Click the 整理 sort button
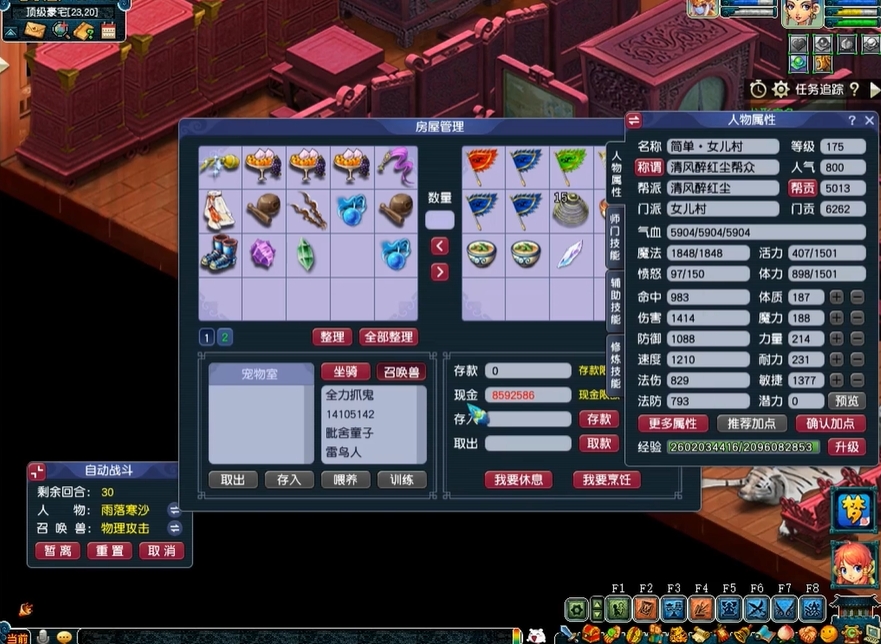 coord(334,337)
